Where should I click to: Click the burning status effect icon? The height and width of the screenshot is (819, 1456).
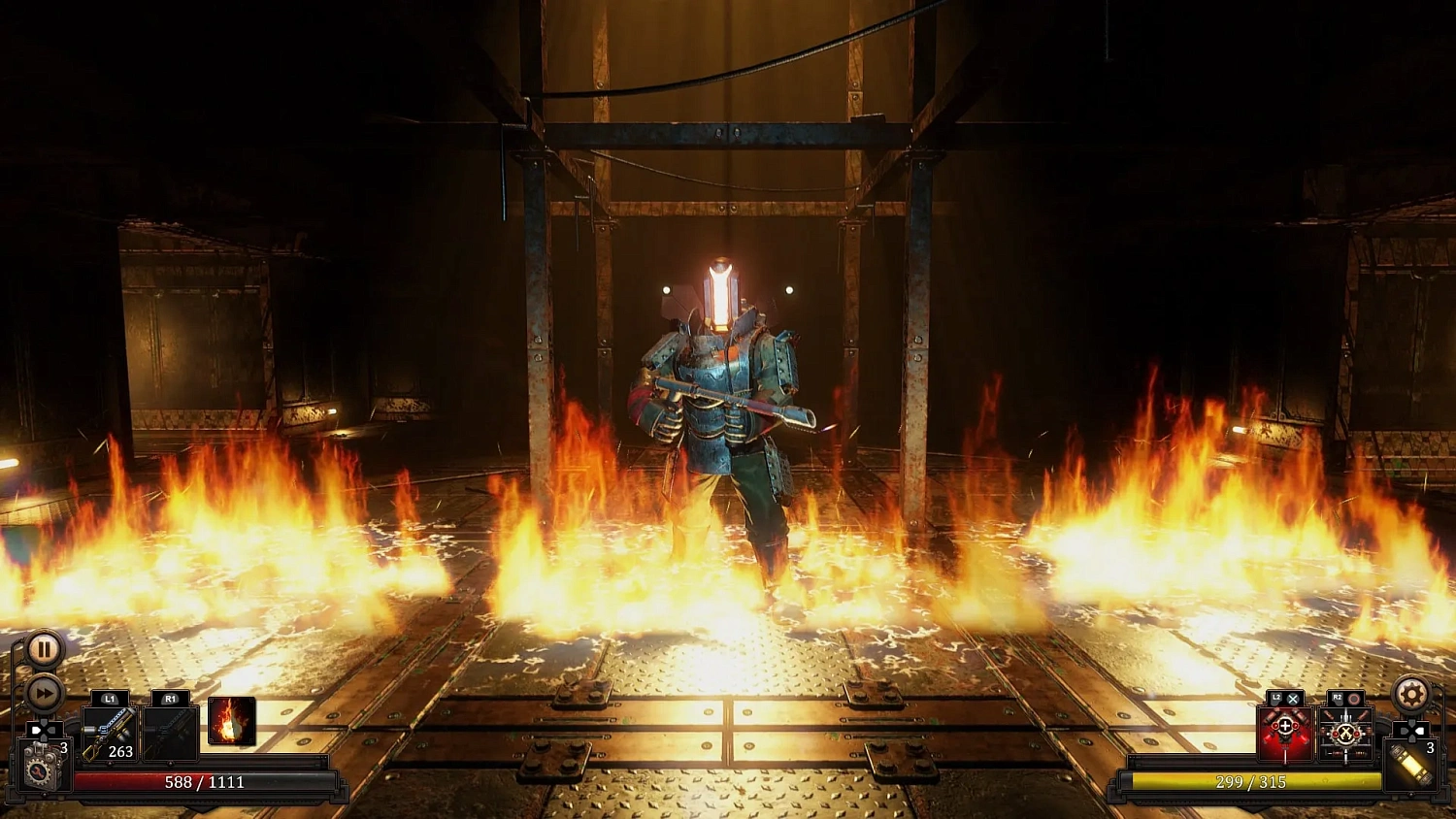(x=230, y=722)
